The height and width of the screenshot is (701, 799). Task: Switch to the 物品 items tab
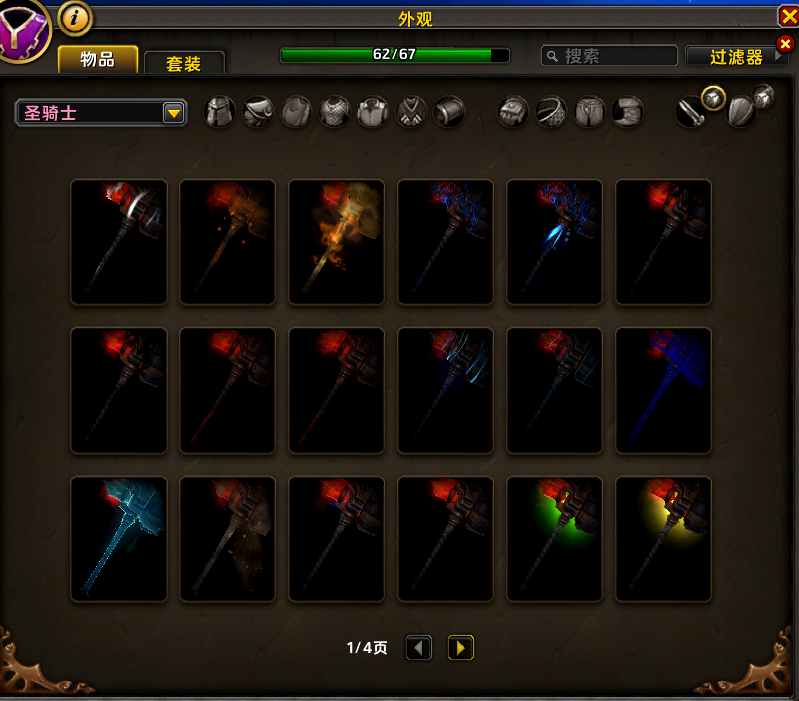pyautogui.click(x=97, y=59)
